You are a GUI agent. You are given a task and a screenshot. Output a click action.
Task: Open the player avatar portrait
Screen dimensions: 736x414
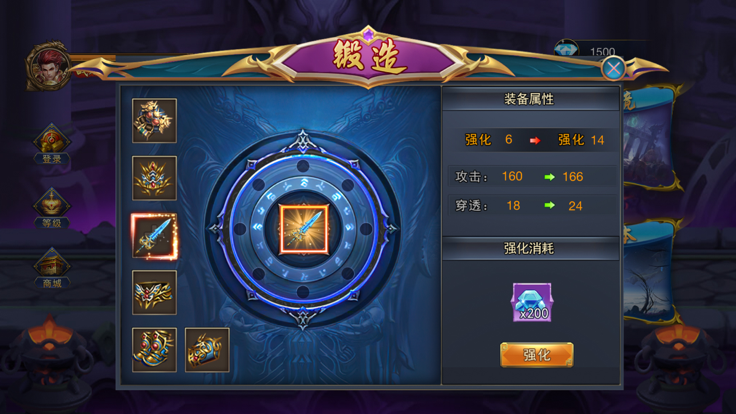(47, 66)
